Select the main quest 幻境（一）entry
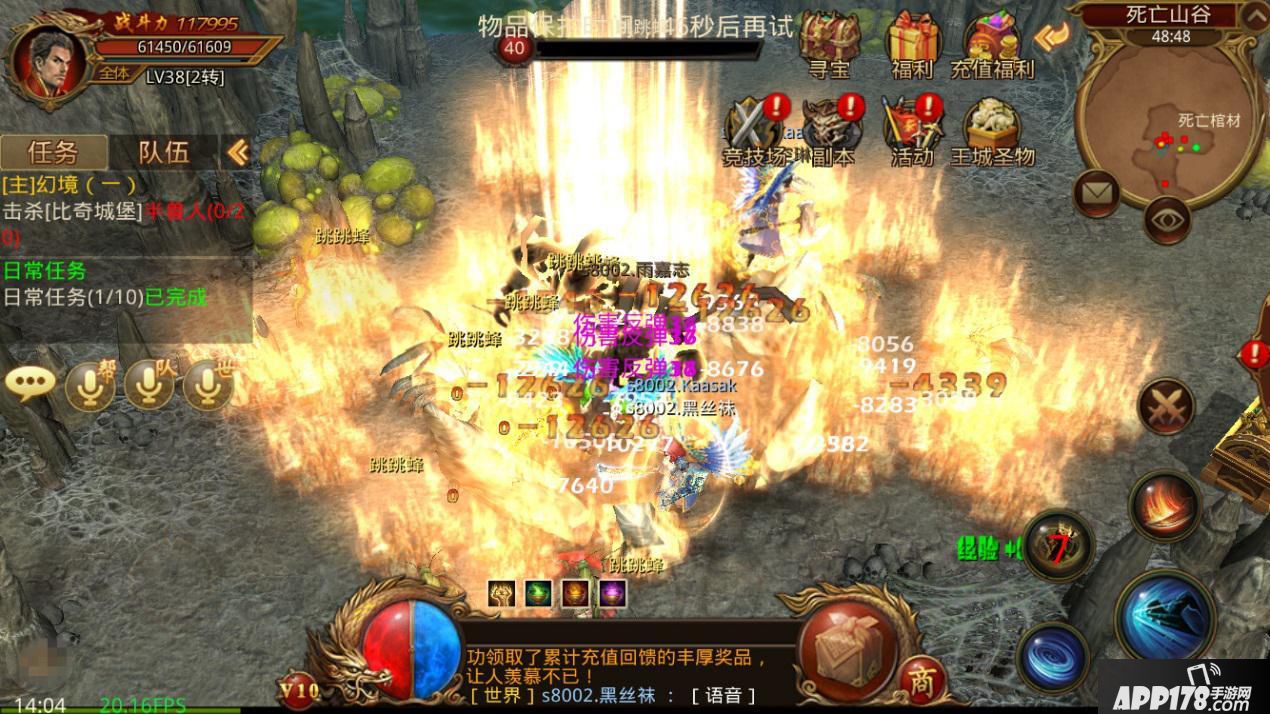 coord(70,185)
